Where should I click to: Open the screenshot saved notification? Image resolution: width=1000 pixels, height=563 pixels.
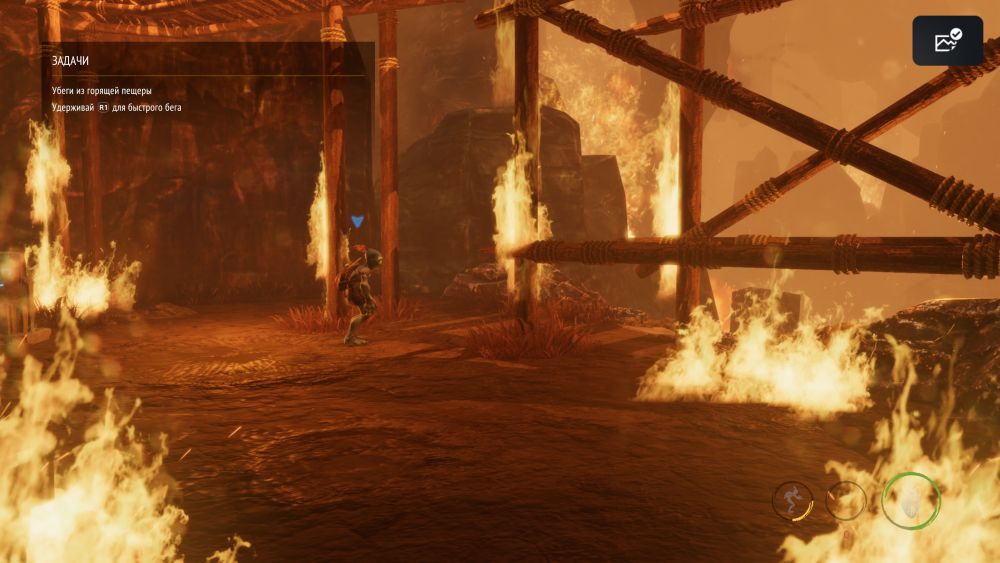tap(947, 41)
